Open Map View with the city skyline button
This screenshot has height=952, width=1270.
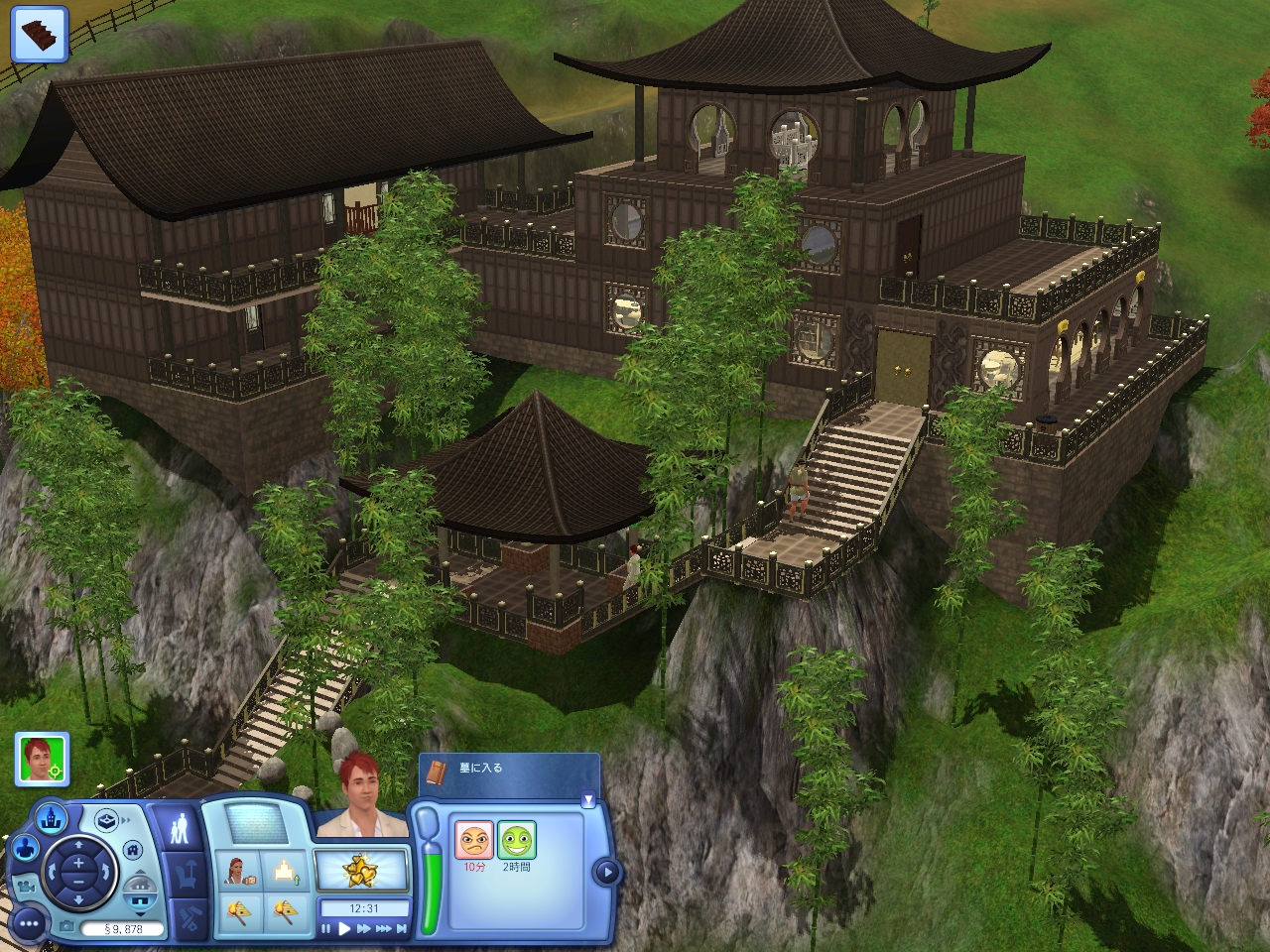[x=50, y=819]
